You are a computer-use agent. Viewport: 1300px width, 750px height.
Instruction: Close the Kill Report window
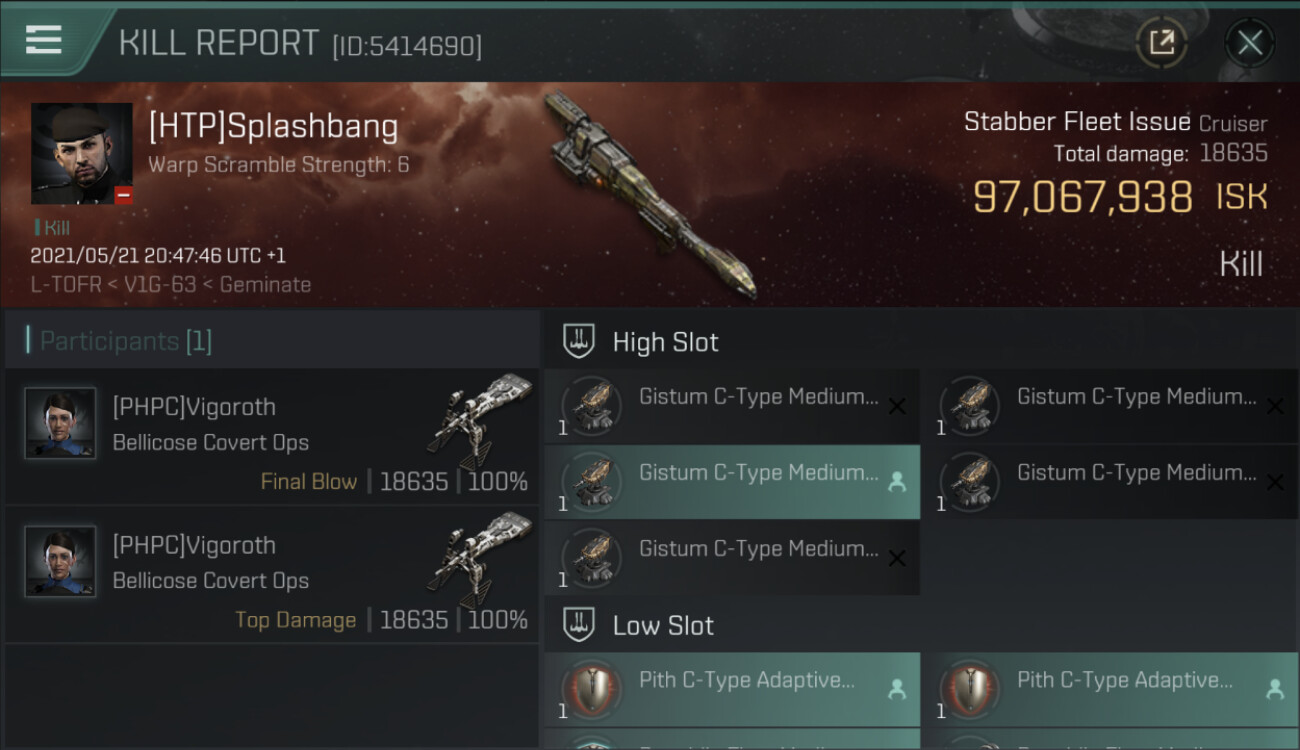coord(1249,43)
